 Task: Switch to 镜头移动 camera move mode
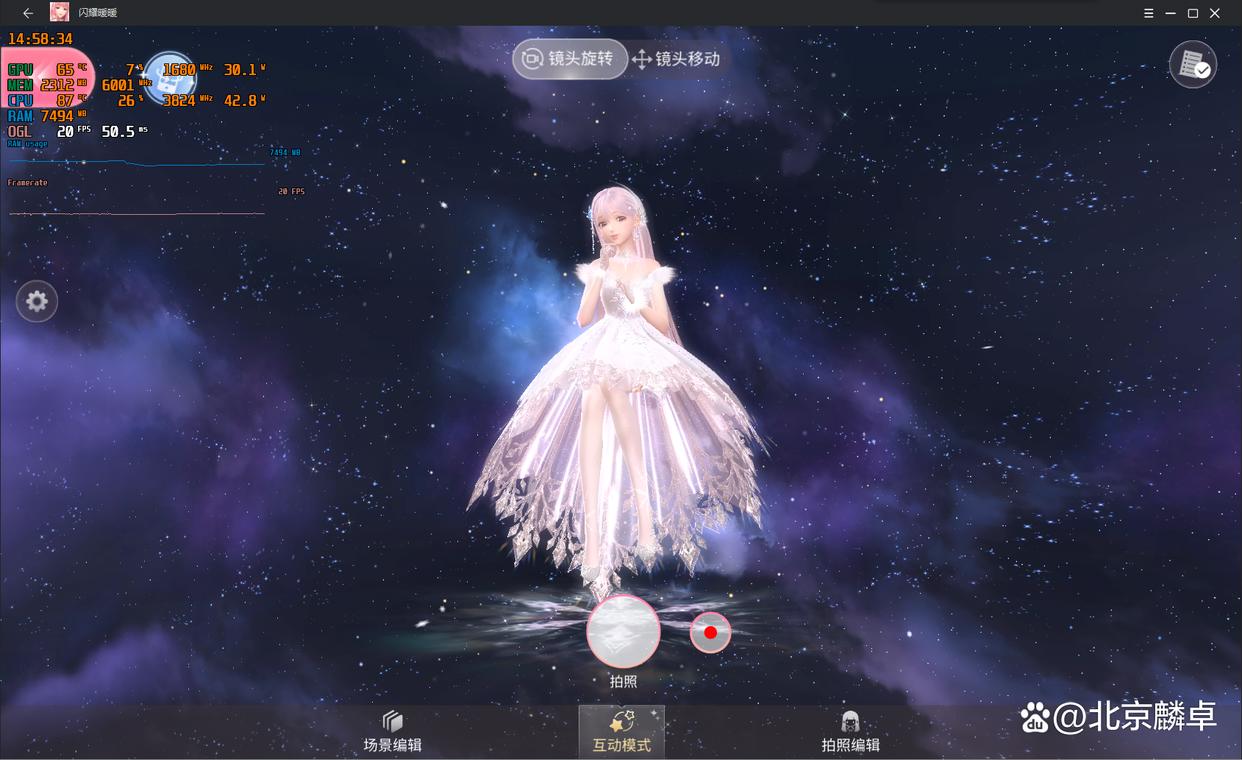[x=676, y=59]
